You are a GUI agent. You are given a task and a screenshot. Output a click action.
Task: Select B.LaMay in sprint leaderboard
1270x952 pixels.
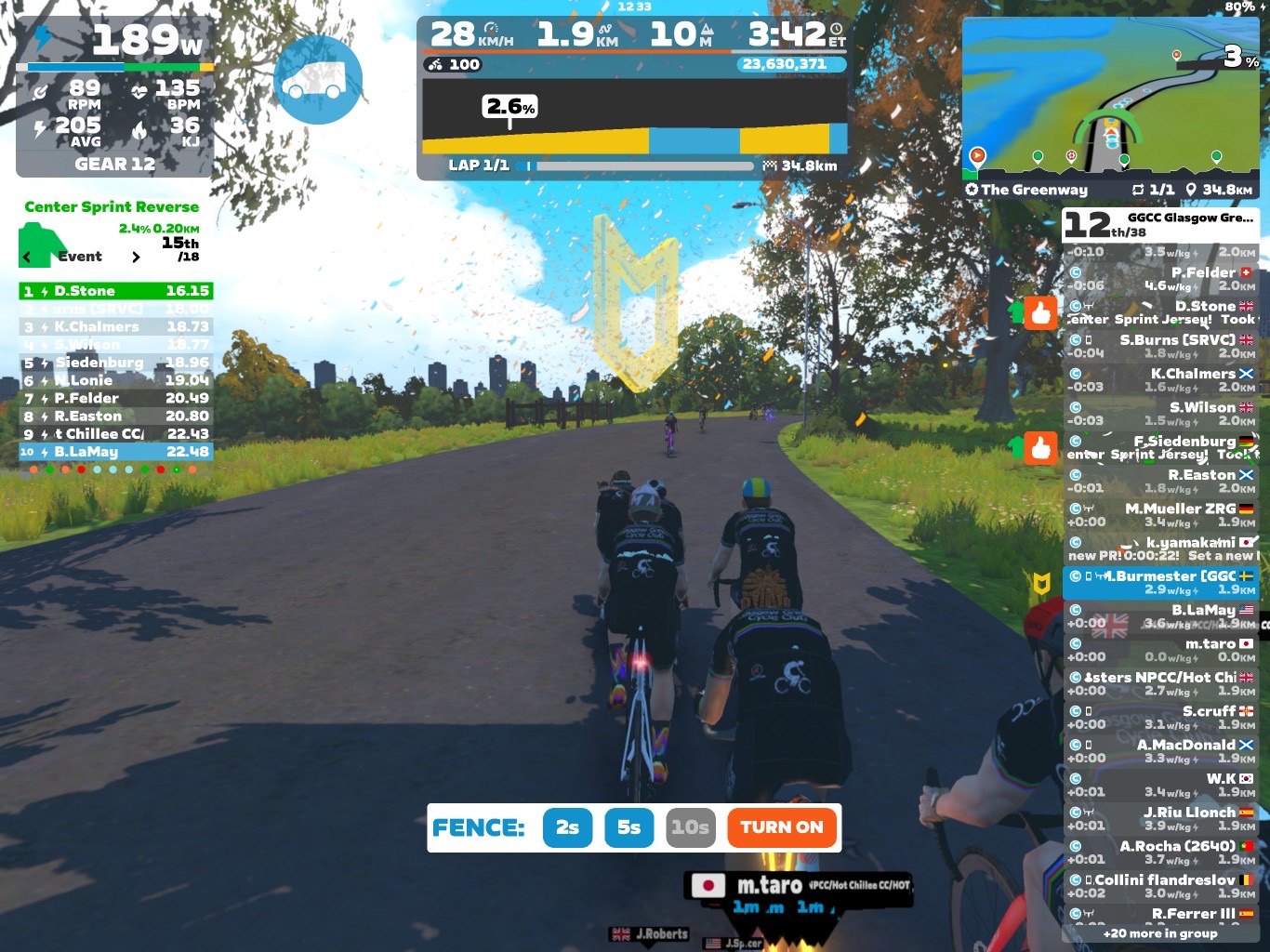[x=115, y=452]
